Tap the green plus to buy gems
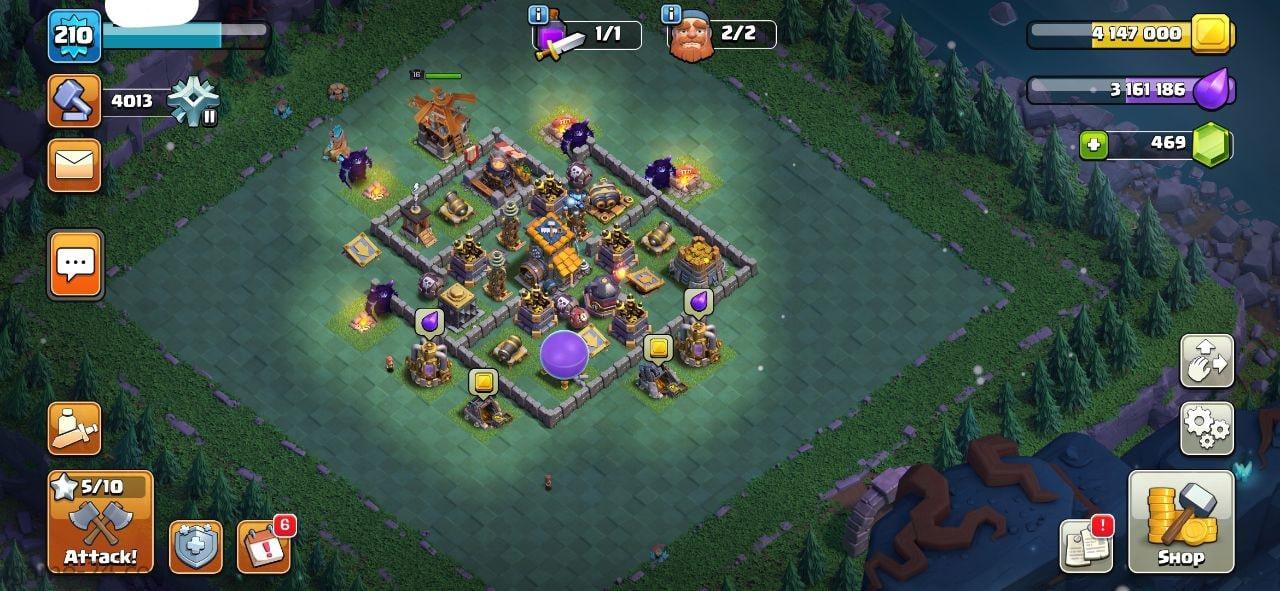Viewport: 1280px width, 591px height. pyautogui.click(x=1094, y=145)
